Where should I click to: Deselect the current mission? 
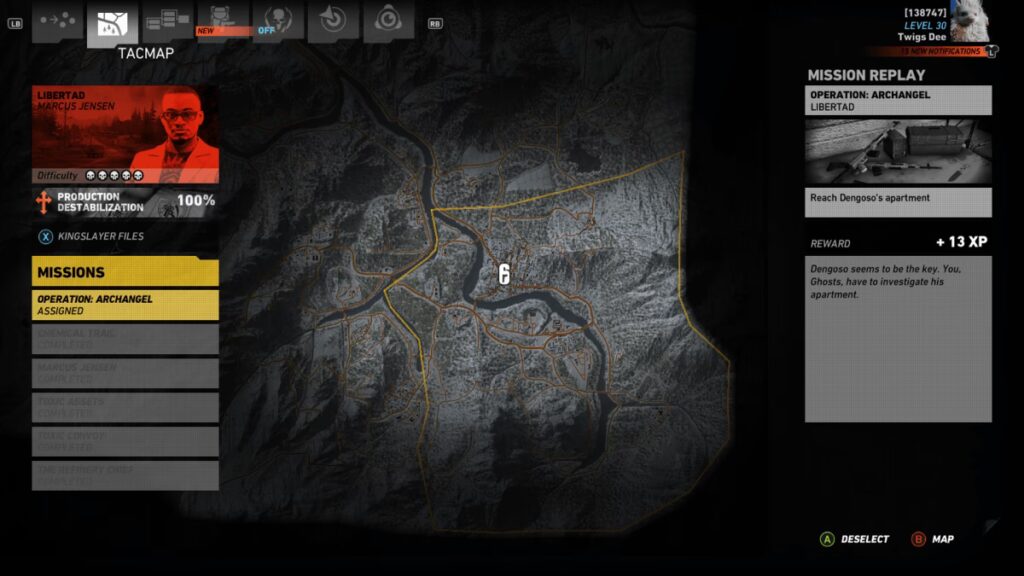[854, 539]
